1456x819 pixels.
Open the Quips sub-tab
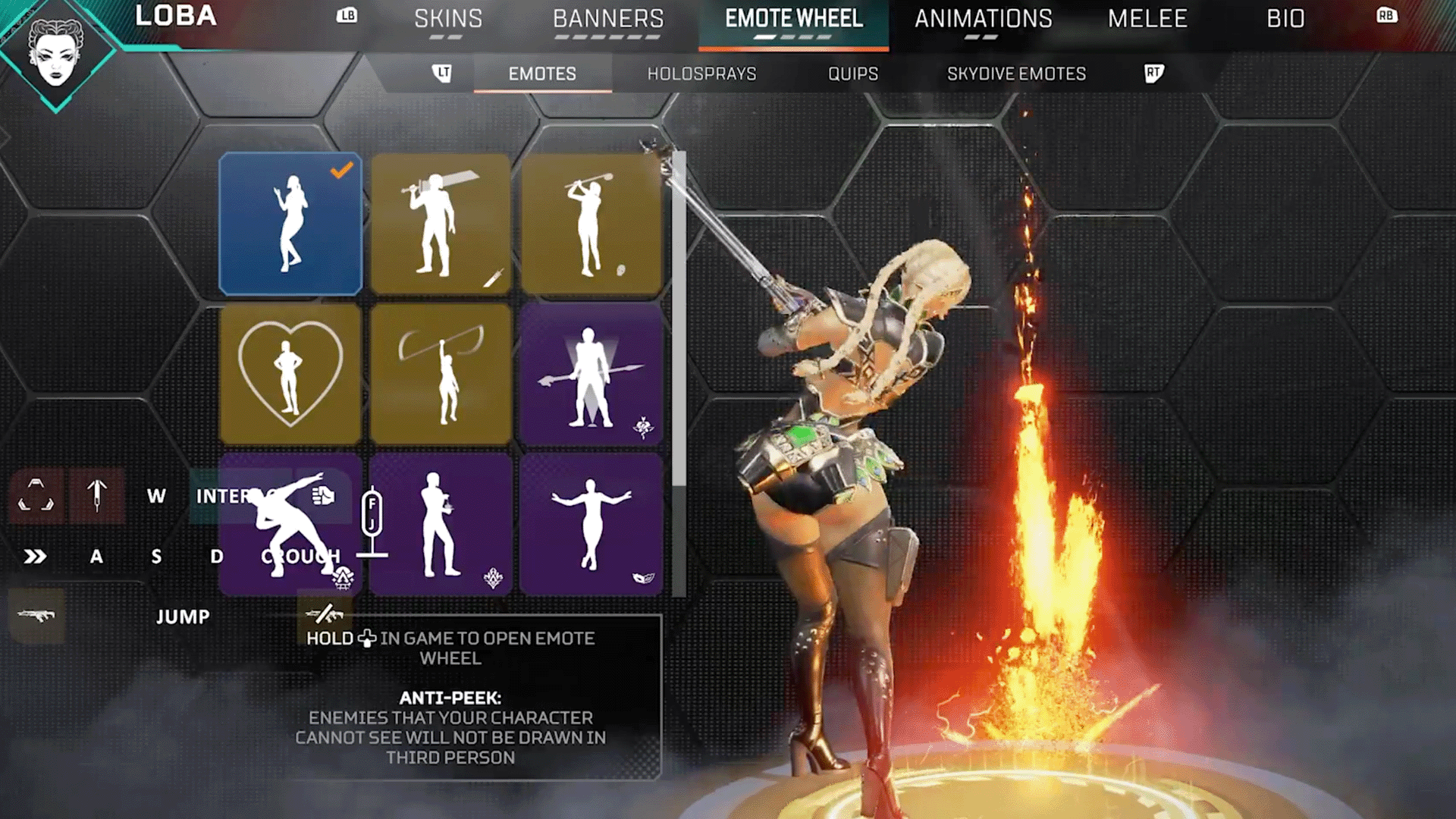(x=853, y=74)
